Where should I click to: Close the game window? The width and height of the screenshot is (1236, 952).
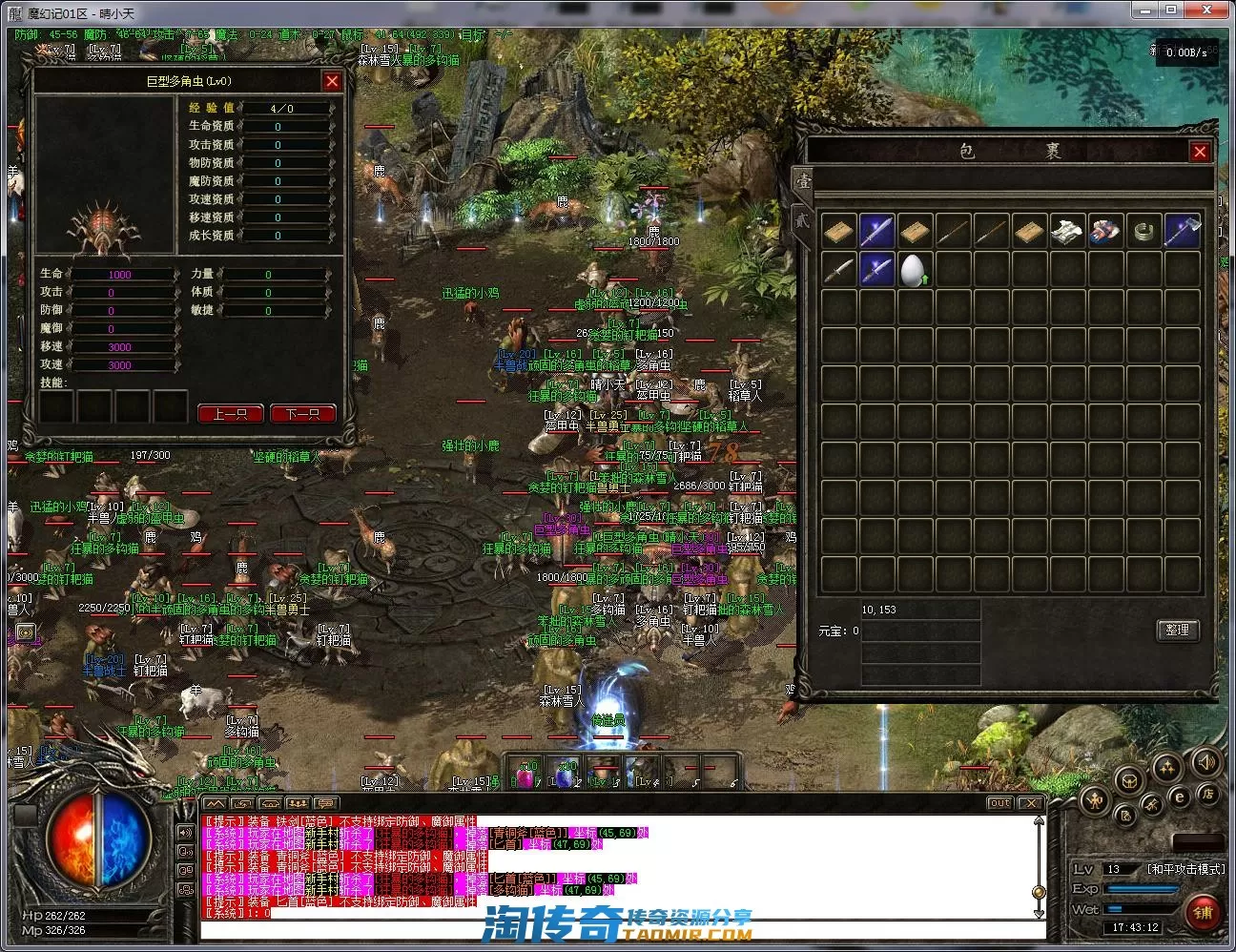point(1218,10)
